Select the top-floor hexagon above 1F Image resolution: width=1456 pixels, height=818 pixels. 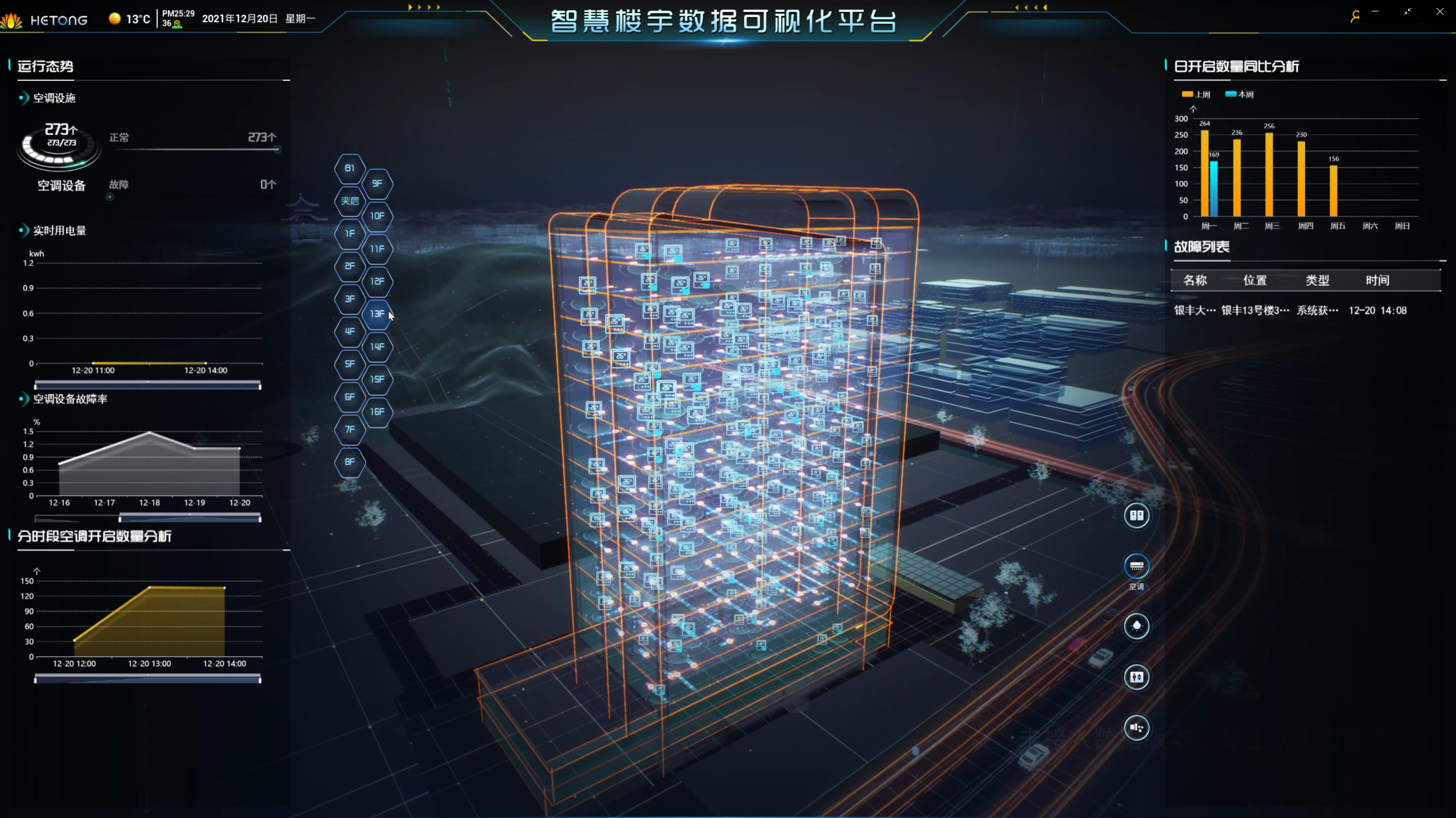tap(350, 201)
